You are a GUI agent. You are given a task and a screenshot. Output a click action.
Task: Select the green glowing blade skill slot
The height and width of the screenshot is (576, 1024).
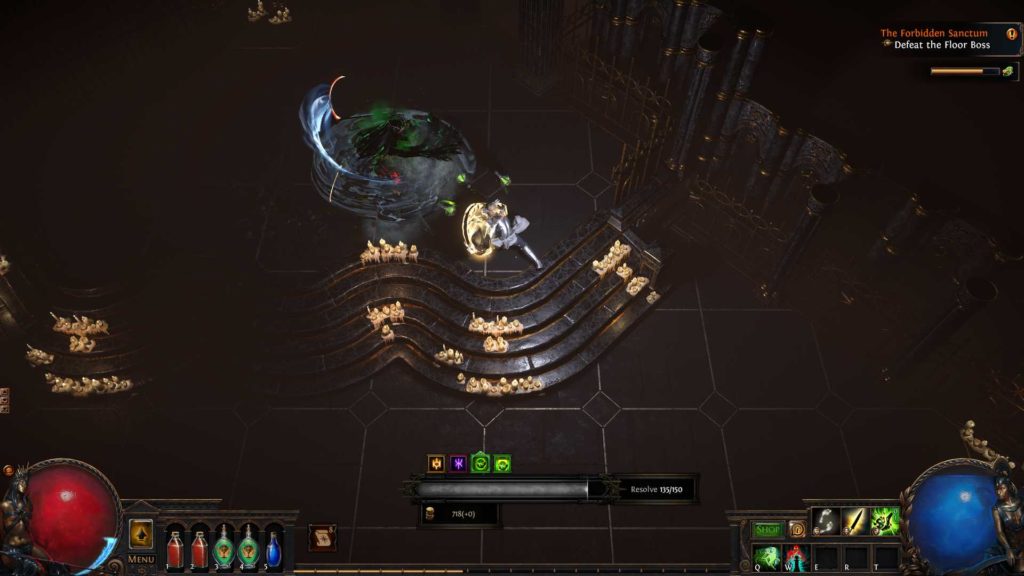885,521
